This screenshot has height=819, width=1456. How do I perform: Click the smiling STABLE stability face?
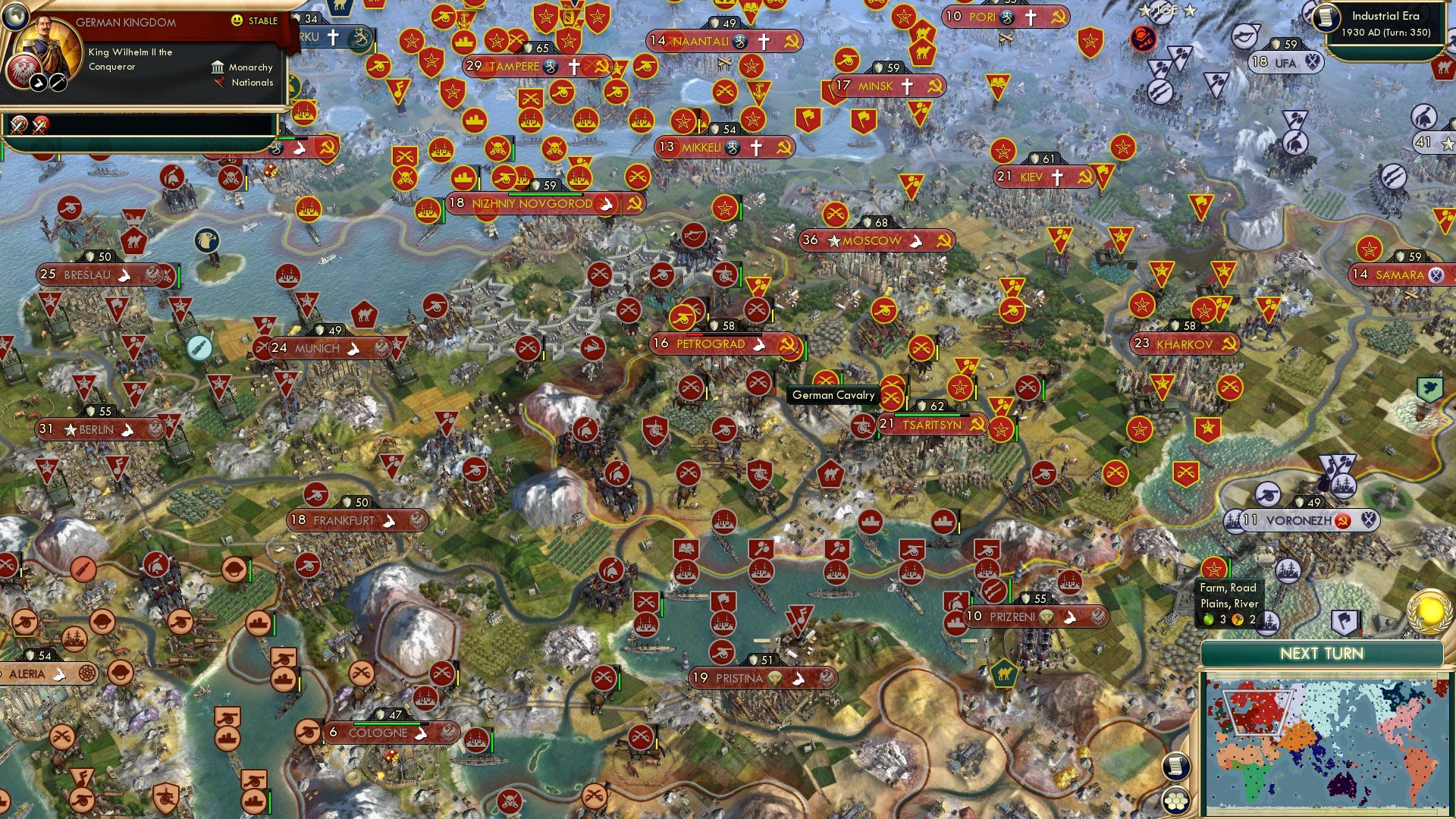click(237, 21)
